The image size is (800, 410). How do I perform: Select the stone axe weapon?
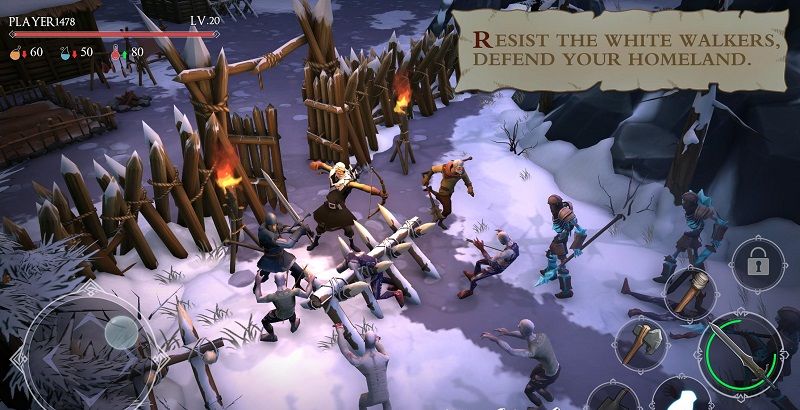[640, 343]
